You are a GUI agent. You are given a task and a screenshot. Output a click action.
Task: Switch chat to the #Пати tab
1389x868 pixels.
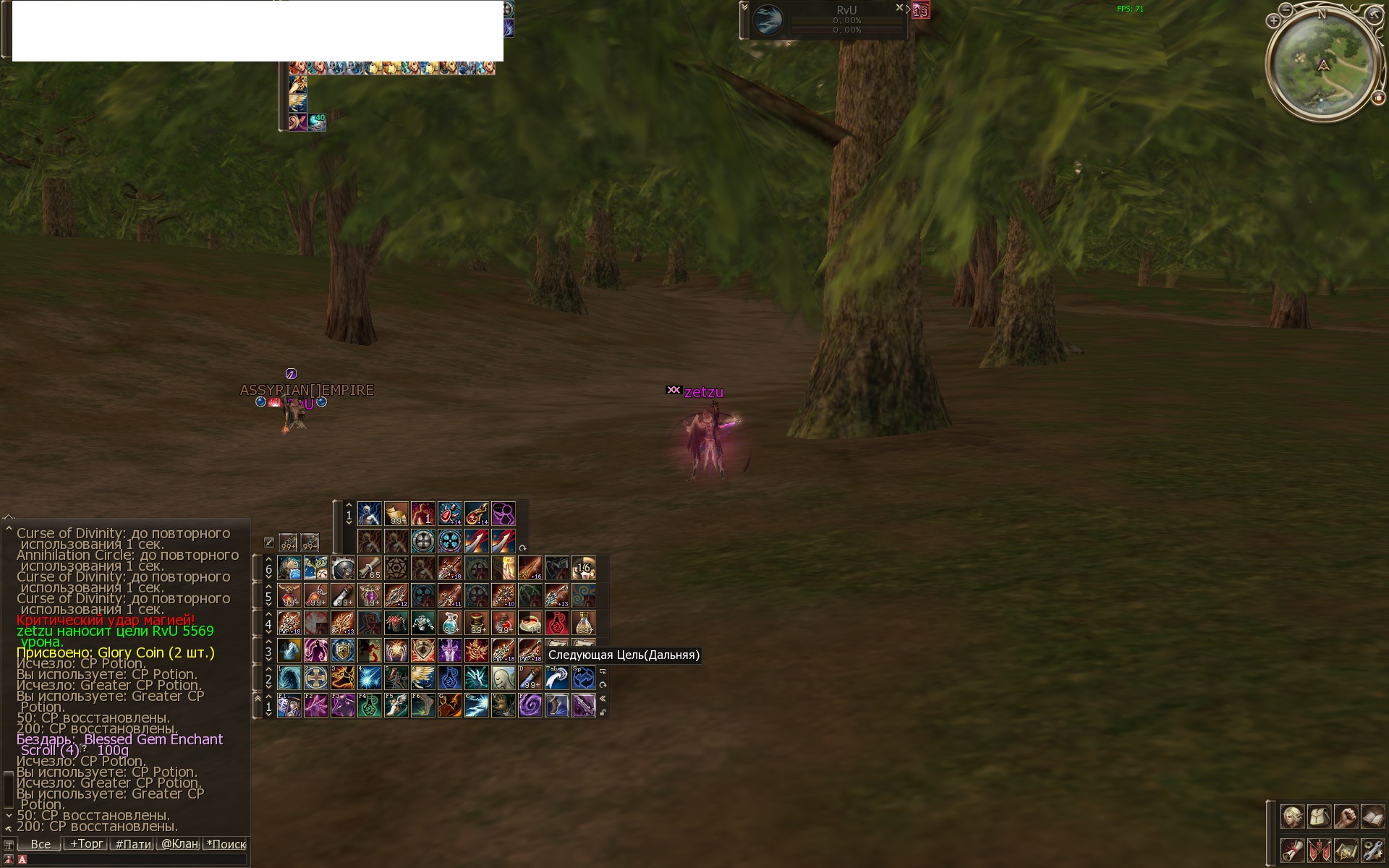point(133,844)
